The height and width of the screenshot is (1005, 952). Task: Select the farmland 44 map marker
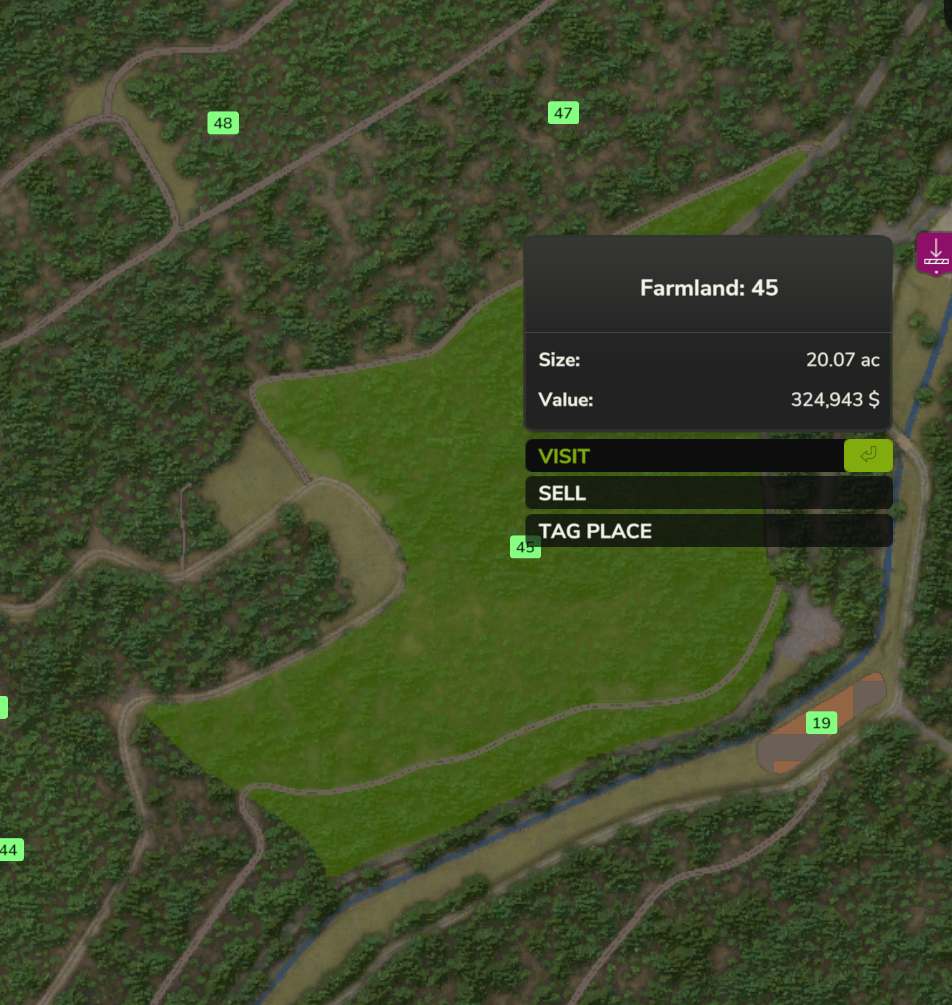[10, 850]
